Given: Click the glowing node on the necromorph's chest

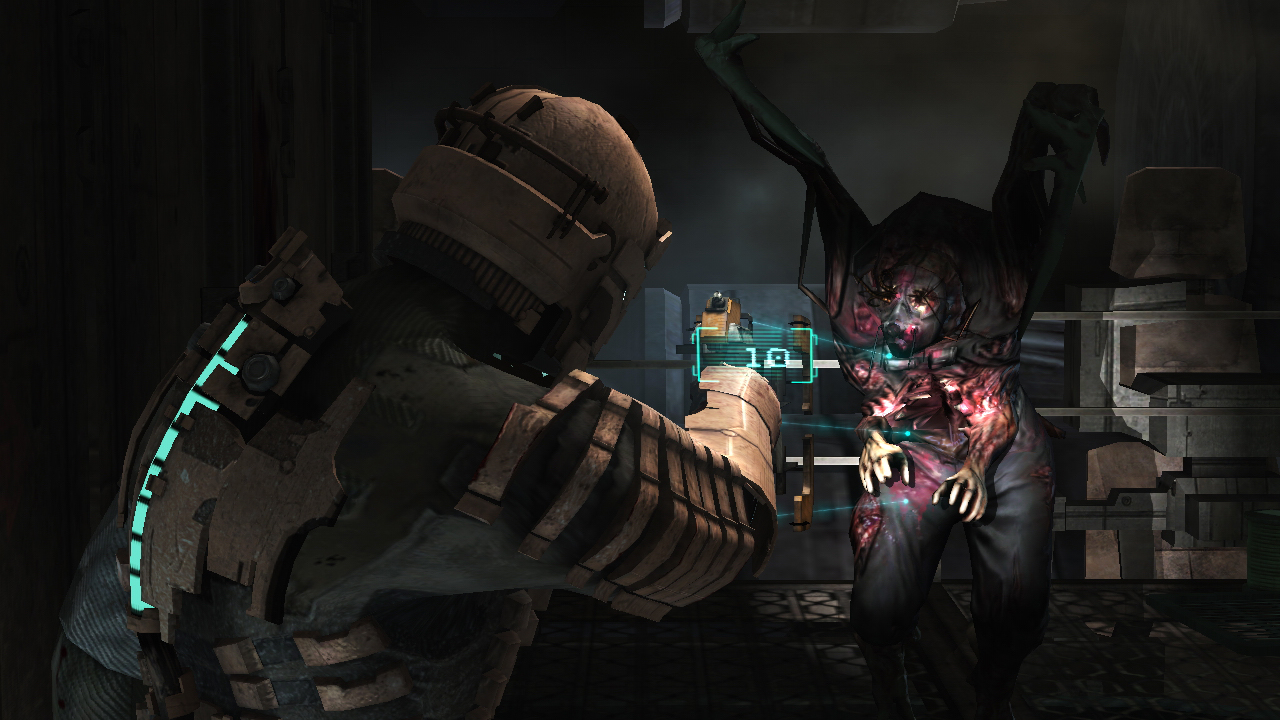Looking at the screenshot, I should pos(905,432).
